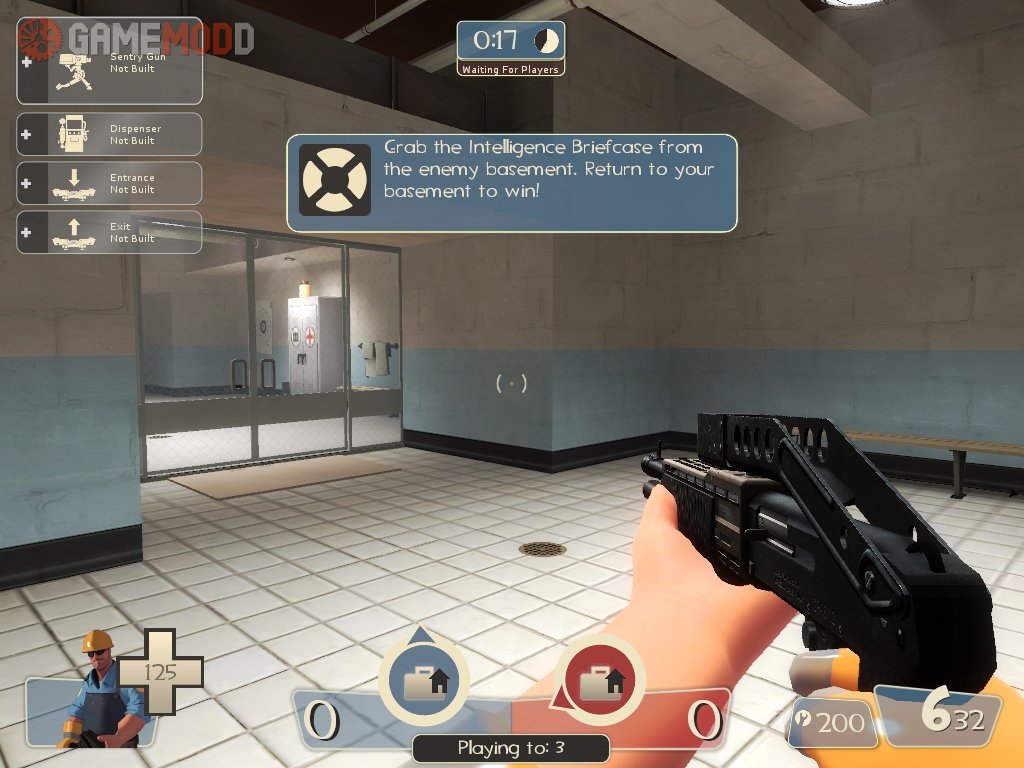Select the Dispenser build panel

pos(110,134)
